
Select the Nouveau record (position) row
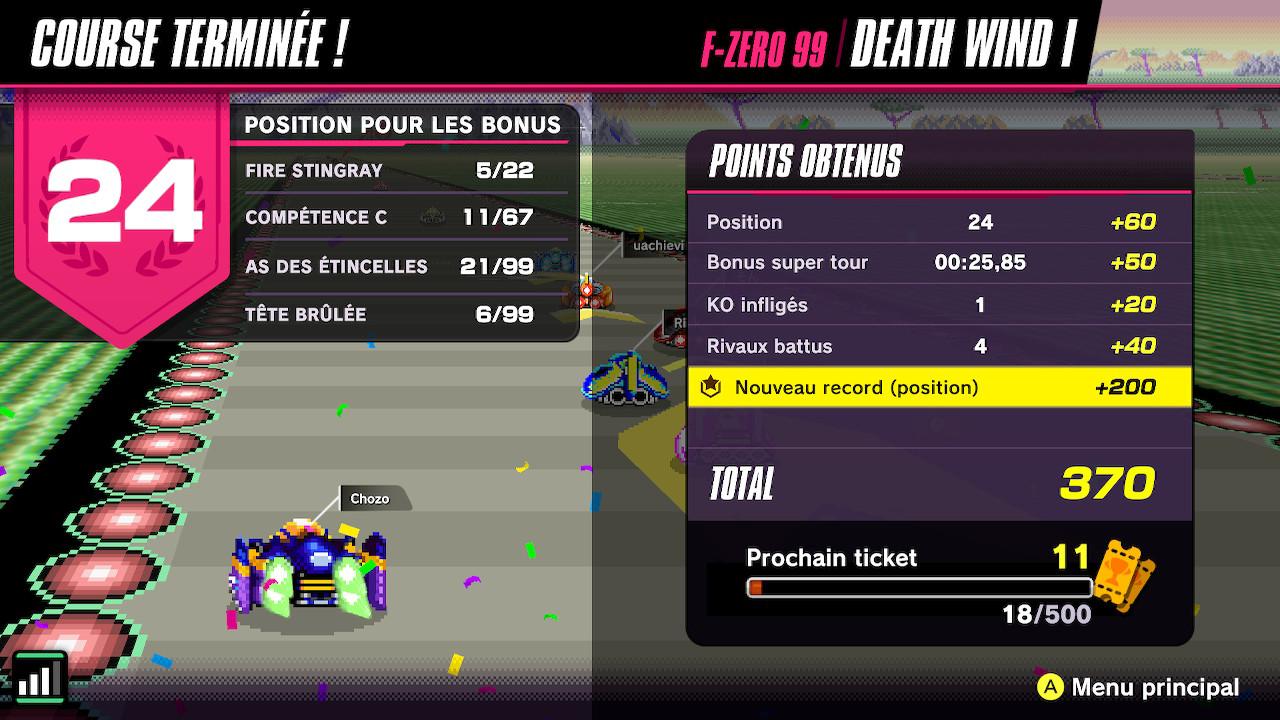(x=939, y=387)
